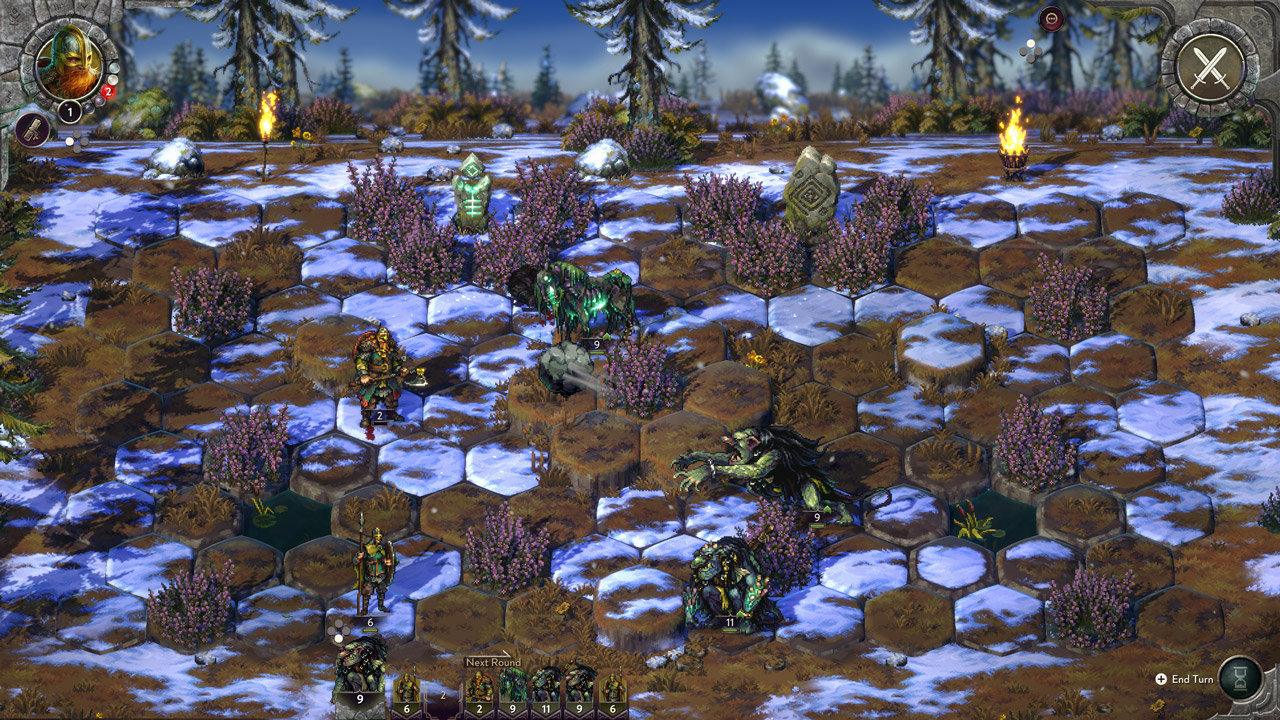Click the last portrait marked 6 in turn order
Screen dimensions: 1280x720
(x=611, y=687)
